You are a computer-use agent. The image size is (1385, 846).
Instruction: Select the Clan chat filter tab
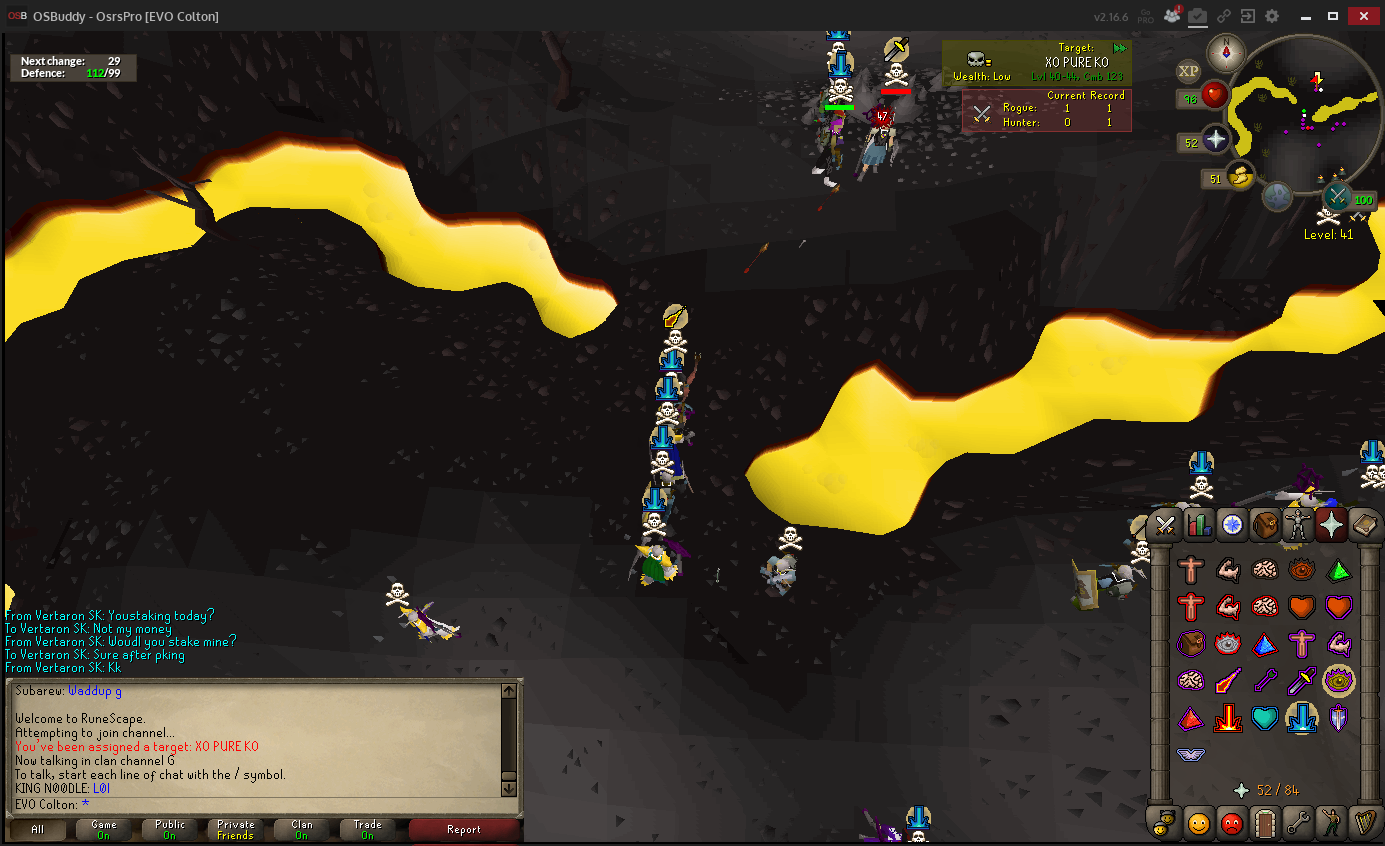[302, 829]
